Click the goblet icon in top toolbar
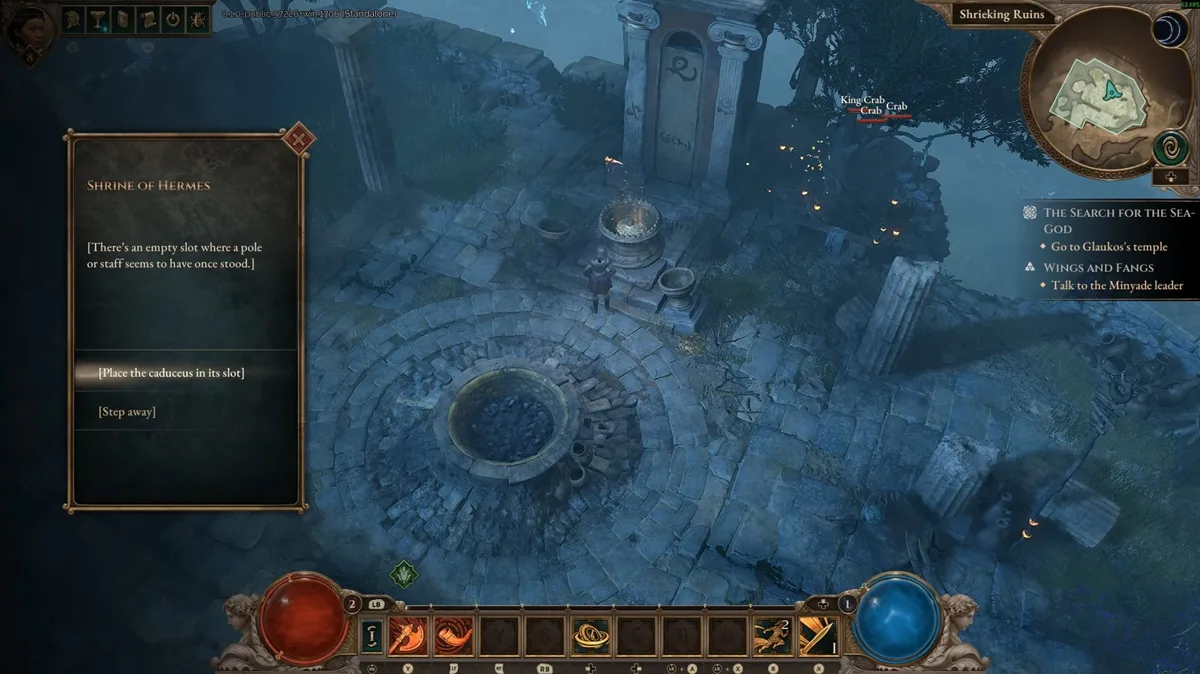Image resolution: width=1200 pixels, height=674 pixels. 98,19
